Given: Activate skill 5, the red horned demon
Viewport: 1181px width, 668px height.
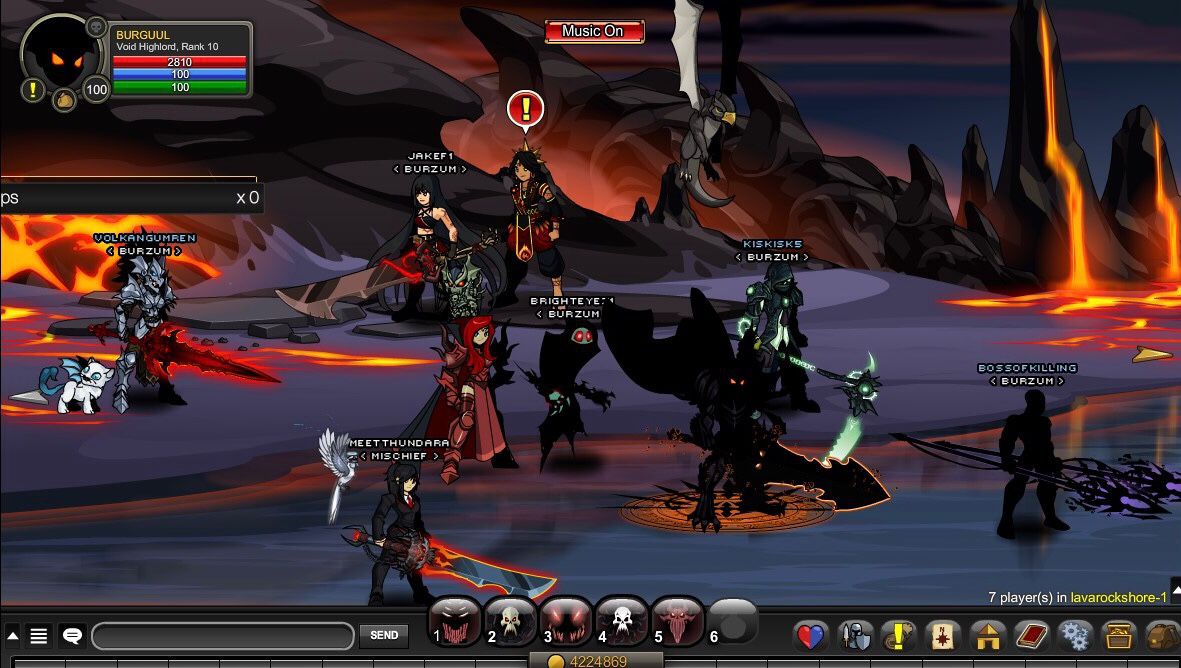Looking at the screenshot, I should [x=677, y=622].
